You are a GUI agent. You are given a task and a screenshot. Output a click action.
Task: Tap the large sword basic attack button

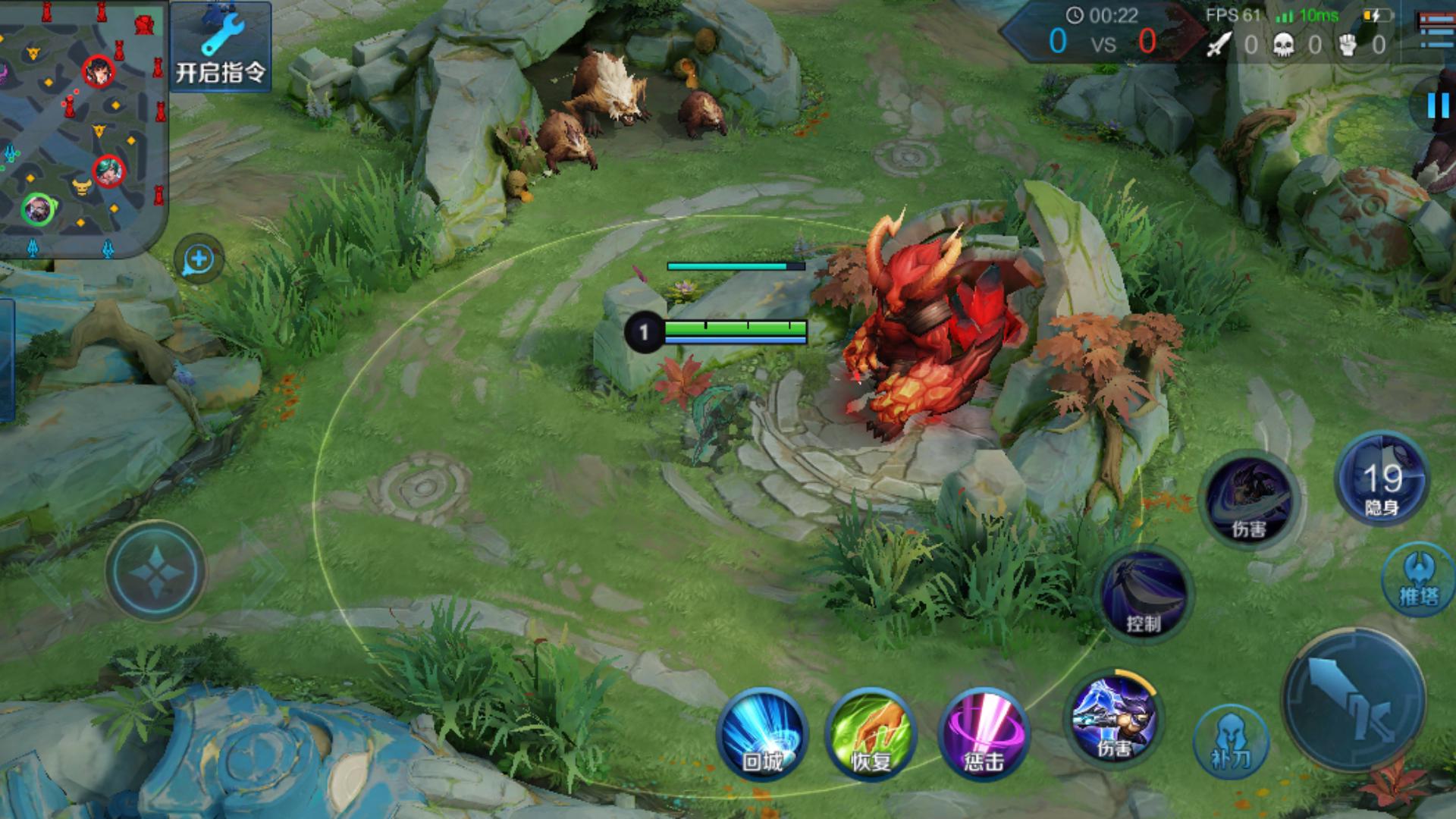[1355, 699]
